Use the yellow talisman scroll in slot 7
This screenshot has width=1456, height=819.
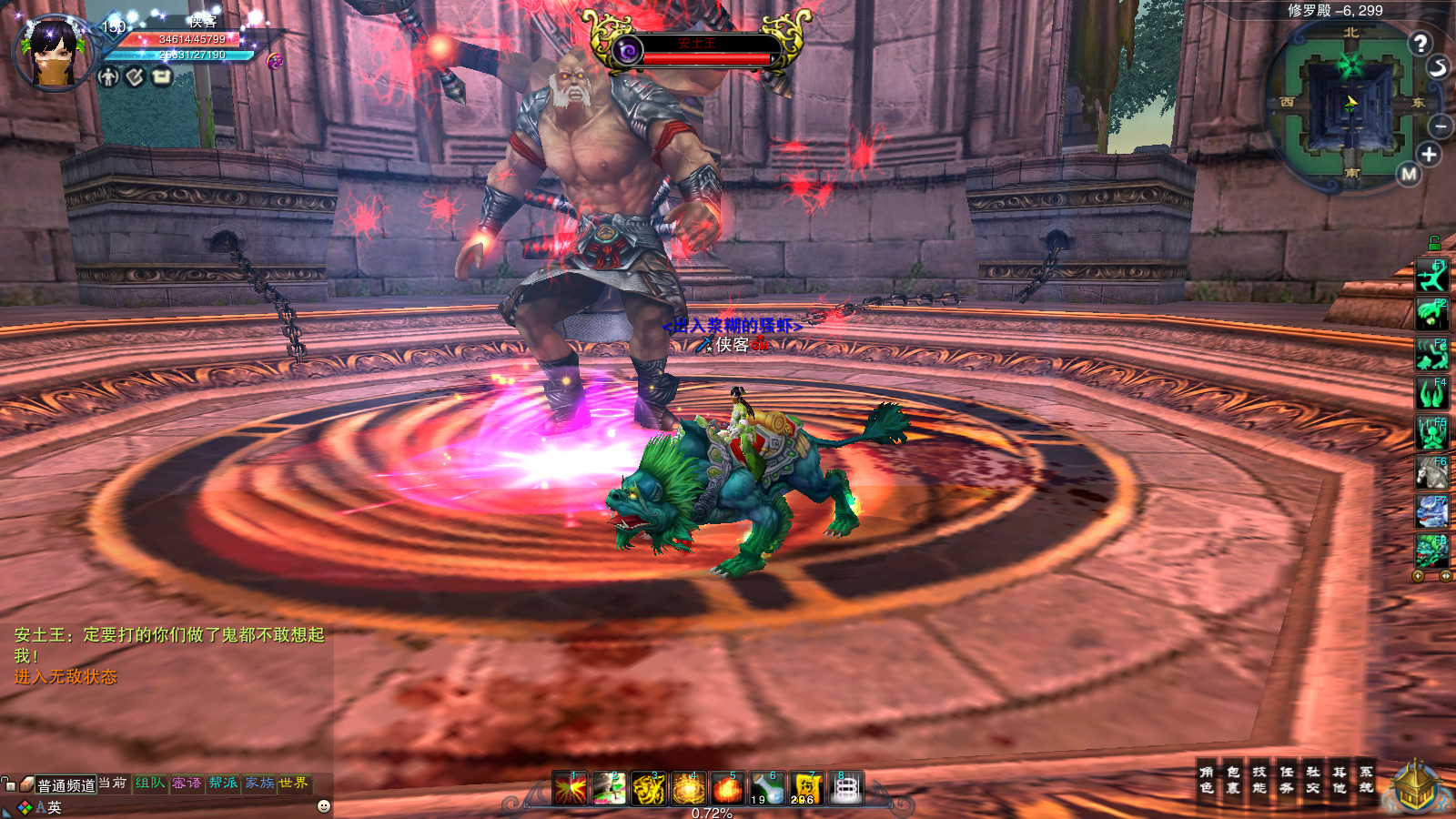tap(806, 788)
